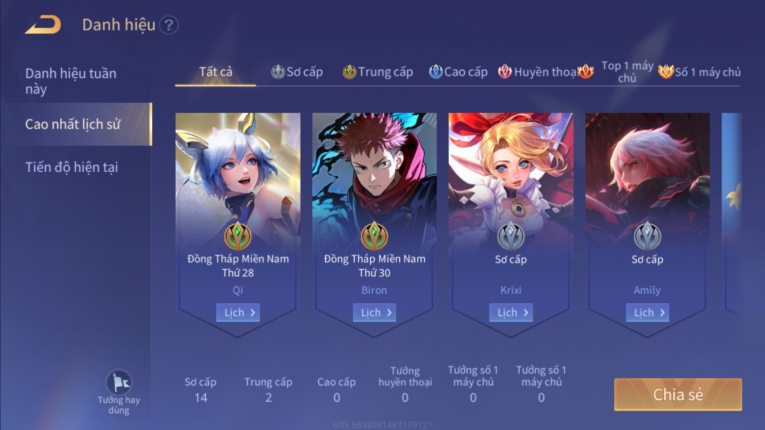765x430 pixels.
Task: Choose the Cao cấp tab
Action: tap(458, 72)
